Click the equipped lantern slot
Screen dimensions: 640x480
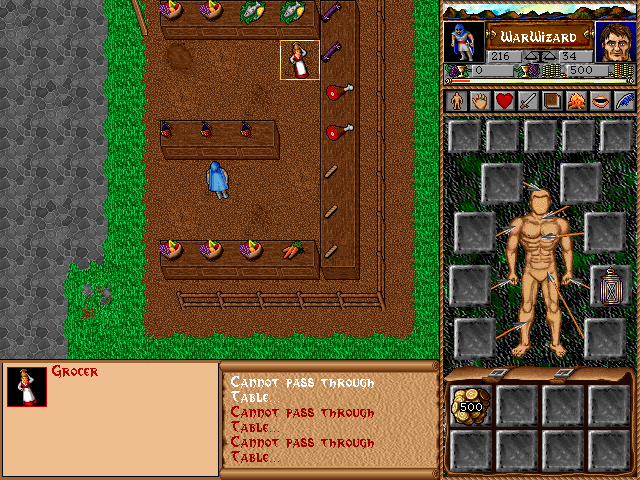pyautogui.click(x=607, y=285)
